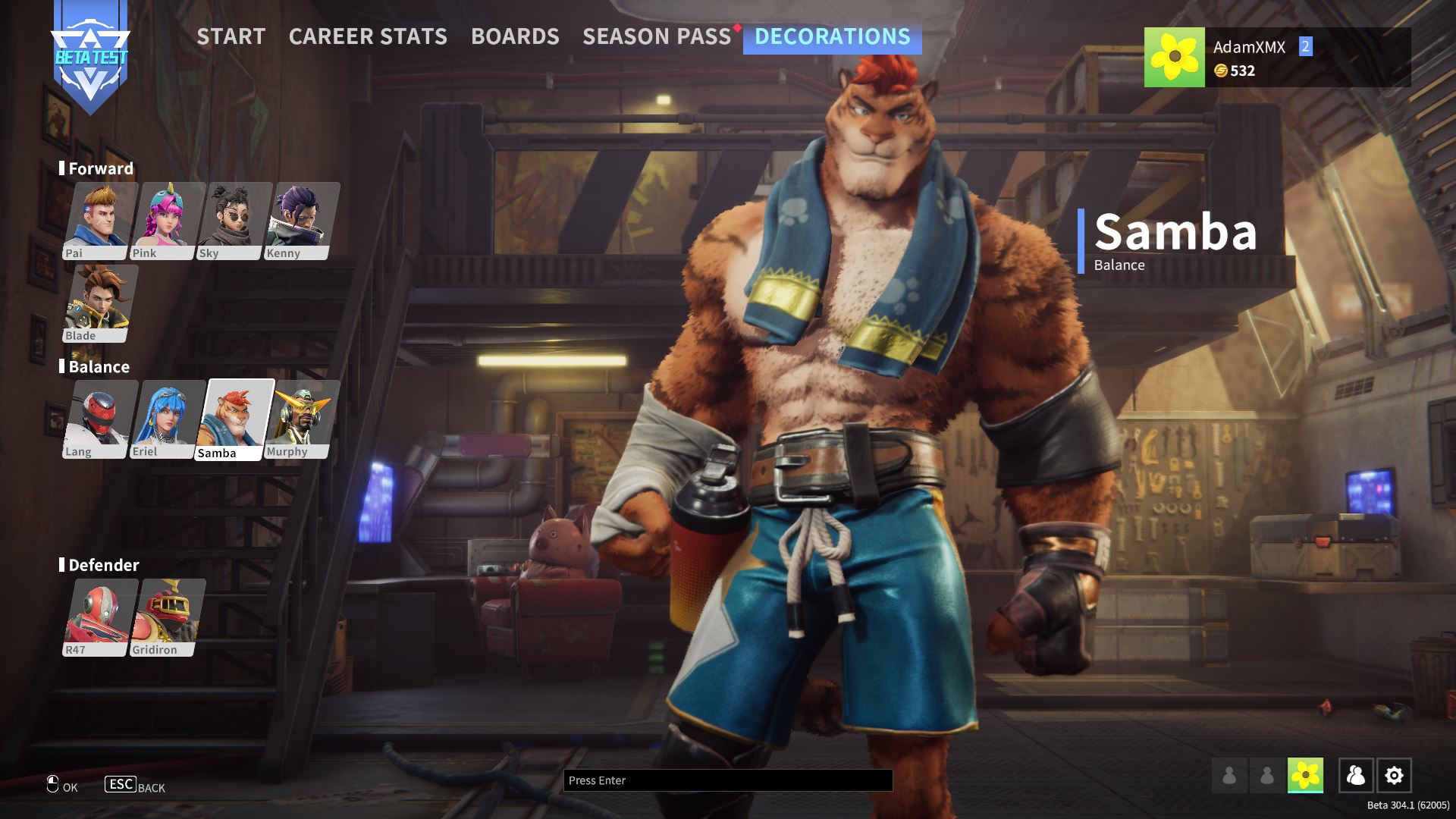Switch to the START tab
1456x819 pixels.
231,36
